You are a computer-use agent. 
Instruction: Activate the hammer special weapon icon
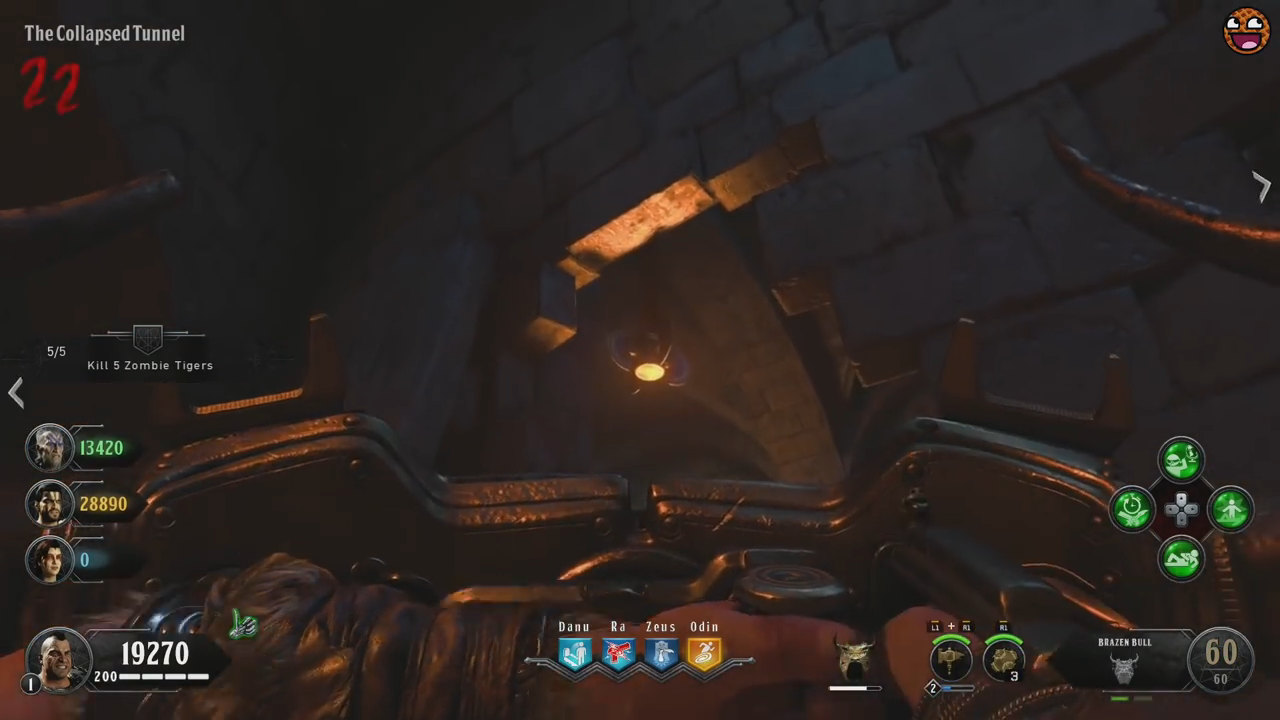(950, 660)
